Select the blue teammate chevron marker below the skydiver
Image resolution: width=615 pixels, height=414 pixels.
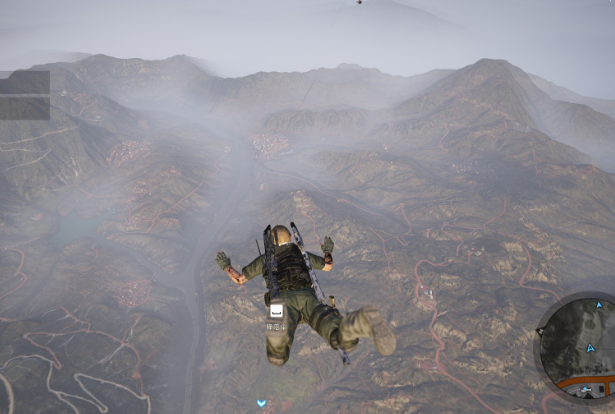(261, 403)
